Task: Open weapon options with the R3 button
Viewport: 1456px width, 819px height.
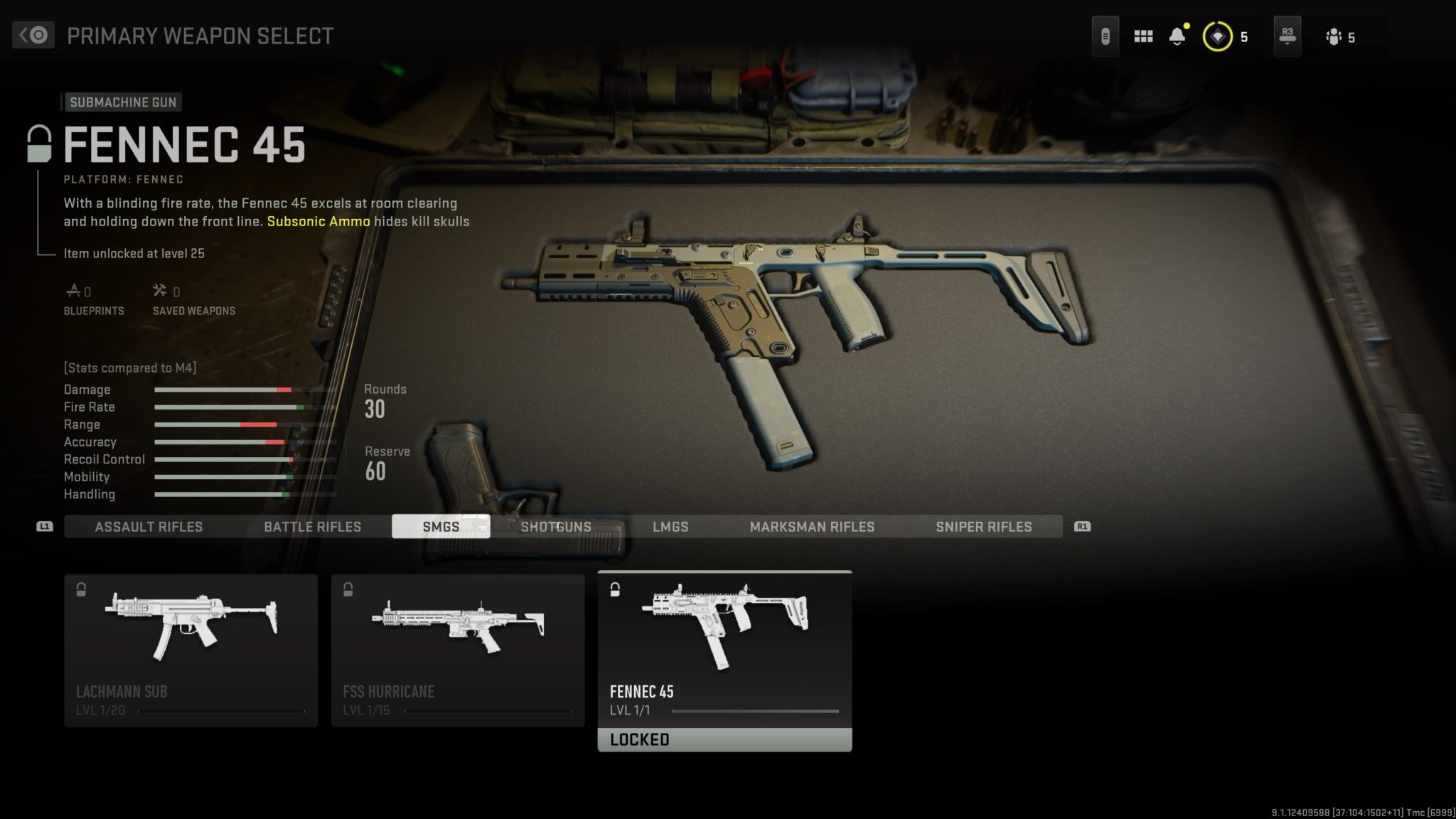Action: (1287, 36)
